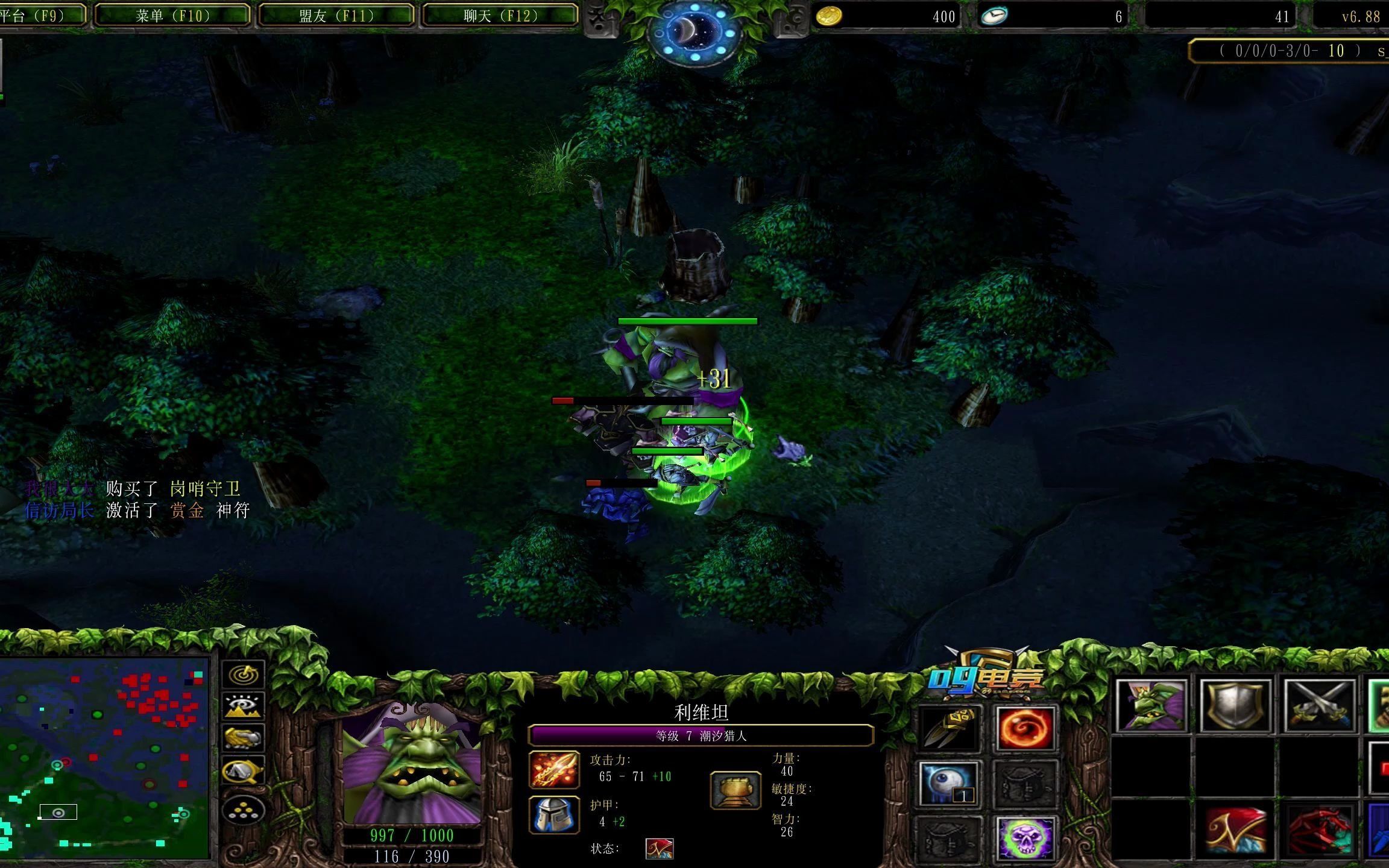The width and height of the screenshot is (1389, 868).
Task: Activate the red anchor ability
Action: click(1320, 831)
